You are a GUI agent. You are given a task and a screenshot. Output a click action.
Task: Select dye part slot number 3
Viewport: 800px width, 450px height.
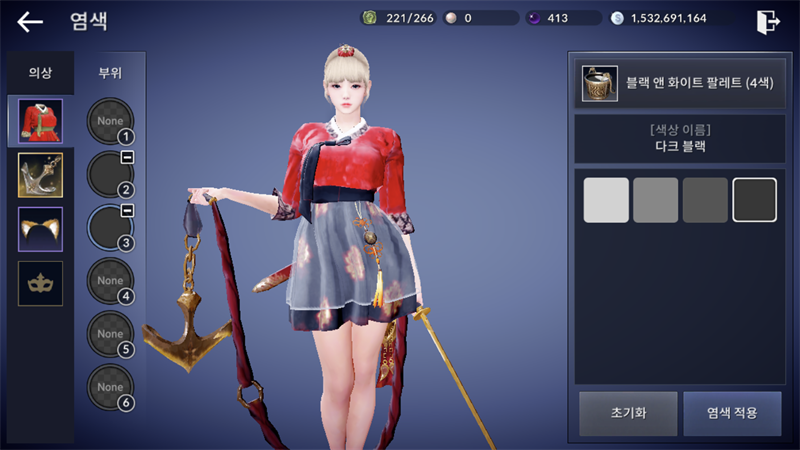[x=110, y=227]
